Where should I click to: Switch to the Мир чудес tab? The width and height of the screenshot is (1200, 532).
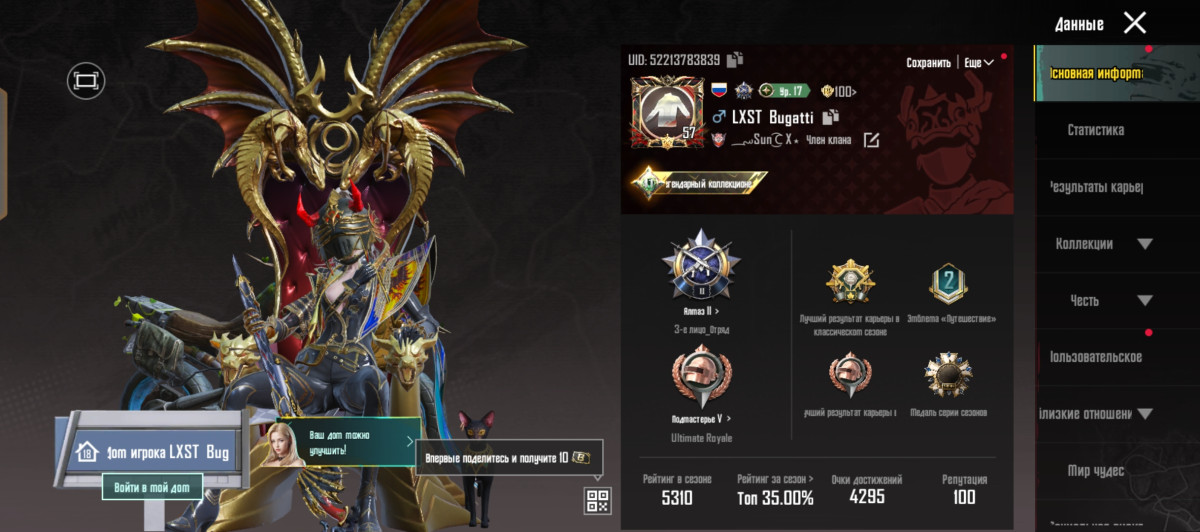(x=1095, y=471)
